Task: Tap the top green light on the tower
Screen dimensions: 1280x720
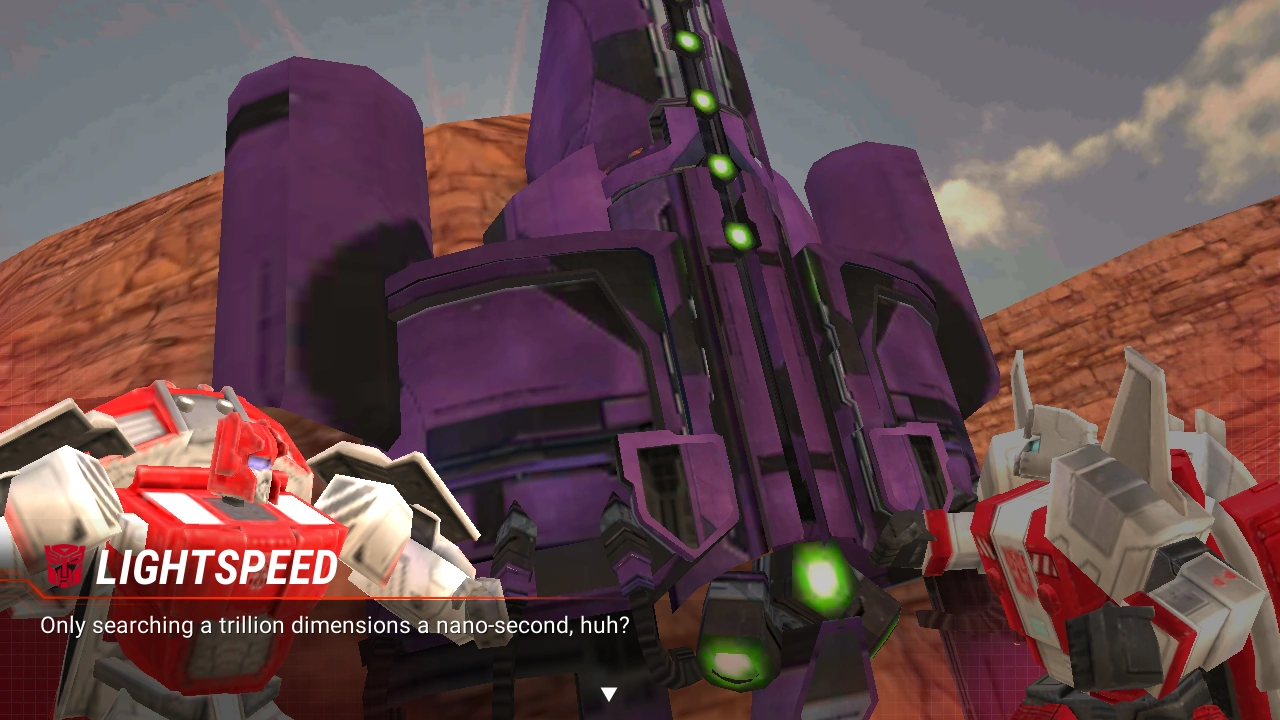Action: [x=689, y=44]
